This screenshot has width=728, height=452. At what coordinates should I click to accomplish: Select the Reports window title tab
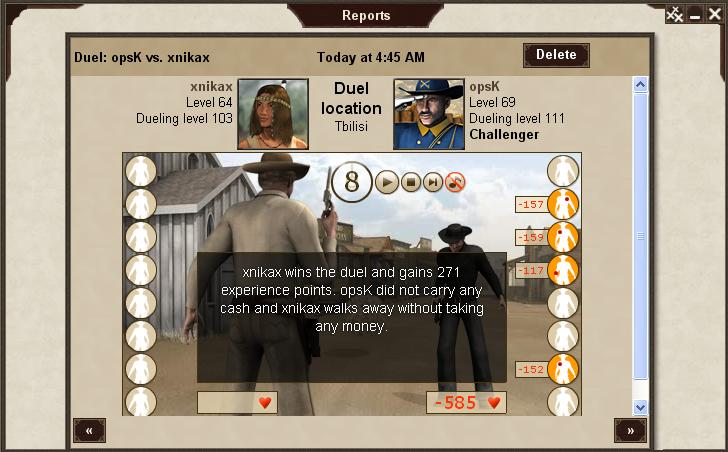pos(366,15)
